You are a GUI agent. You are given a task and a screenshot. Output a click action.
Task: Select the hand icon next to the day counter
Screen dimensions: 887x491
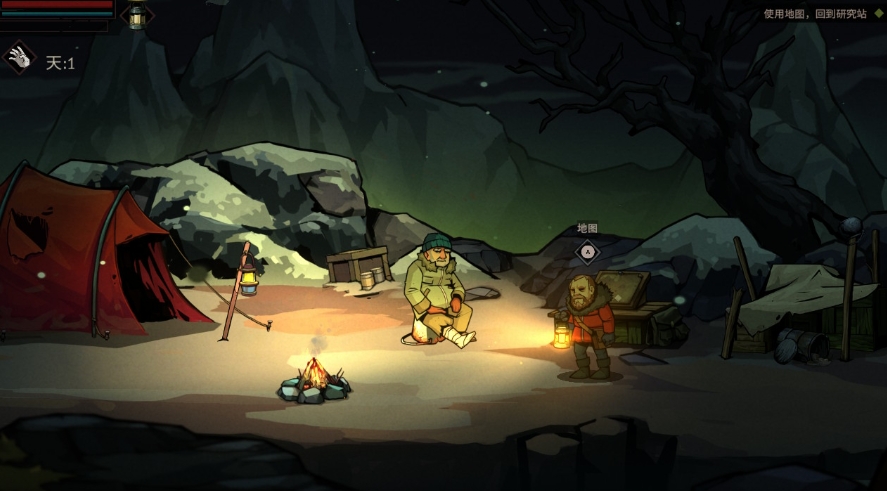(20, 59)
